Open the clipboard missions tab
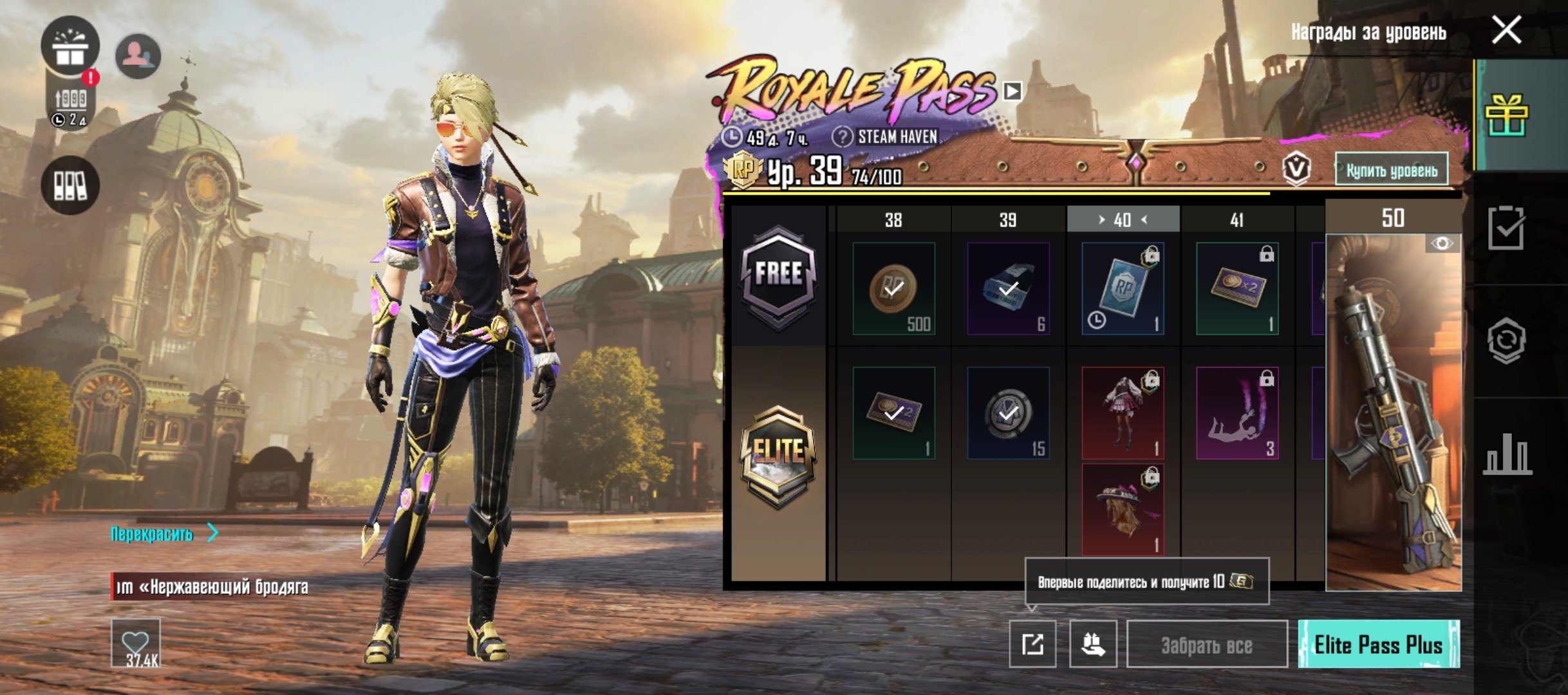The width and height of the screenshot is (1568, 695). [1506, 228]
